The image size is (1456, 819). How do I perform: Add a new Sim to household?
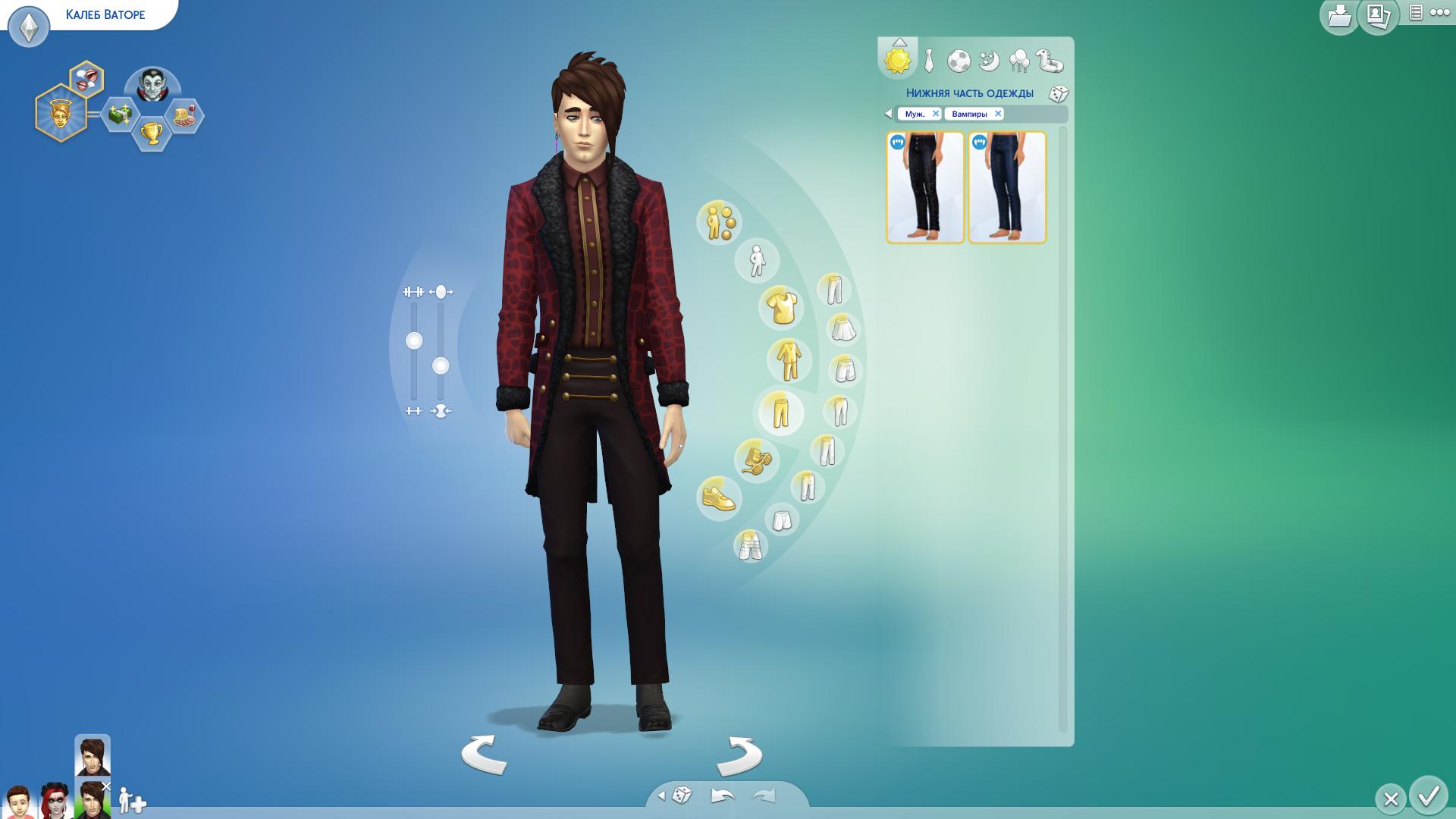[132, 801]
